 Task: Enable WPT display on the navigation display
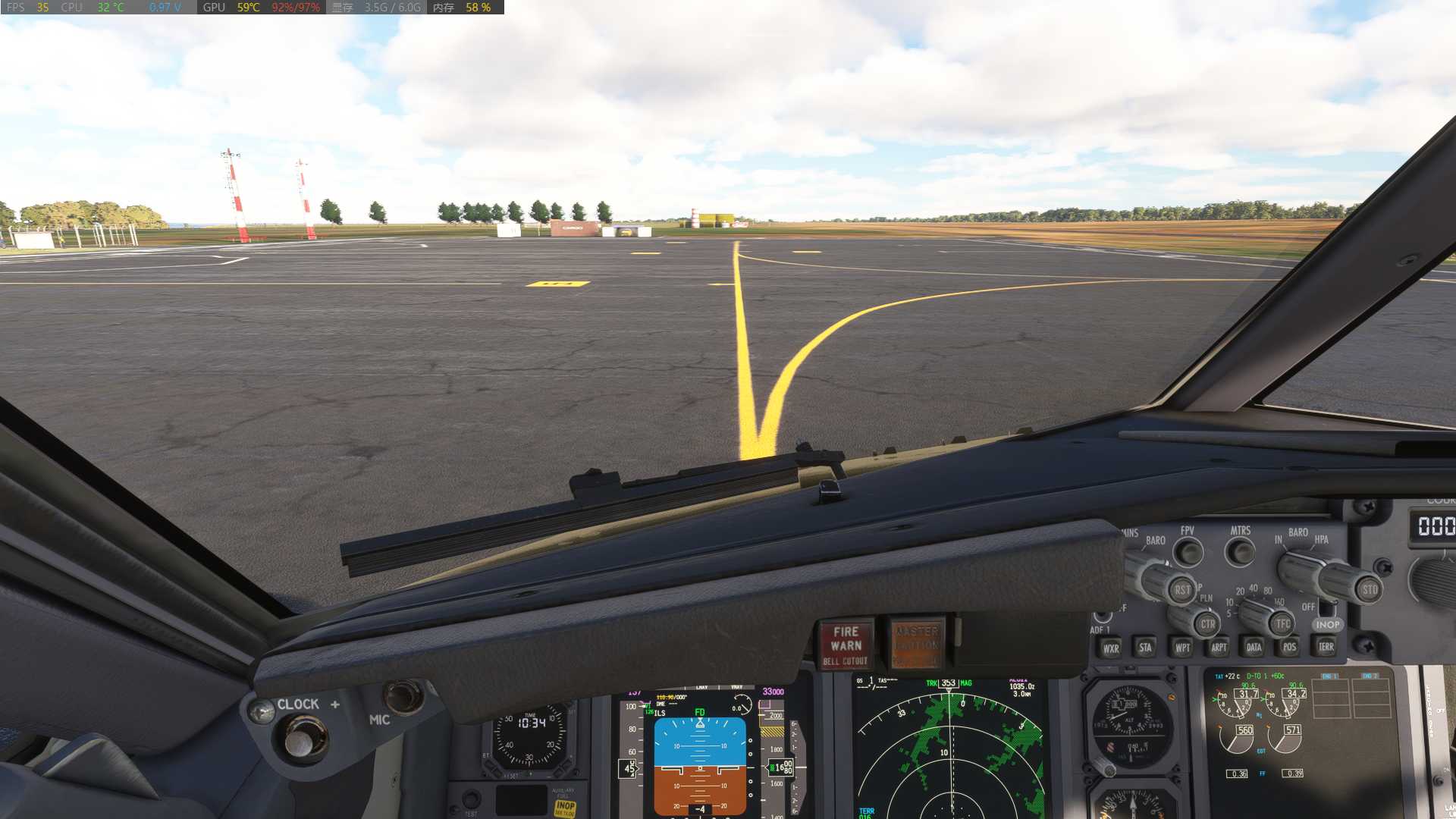[1181, 647]
